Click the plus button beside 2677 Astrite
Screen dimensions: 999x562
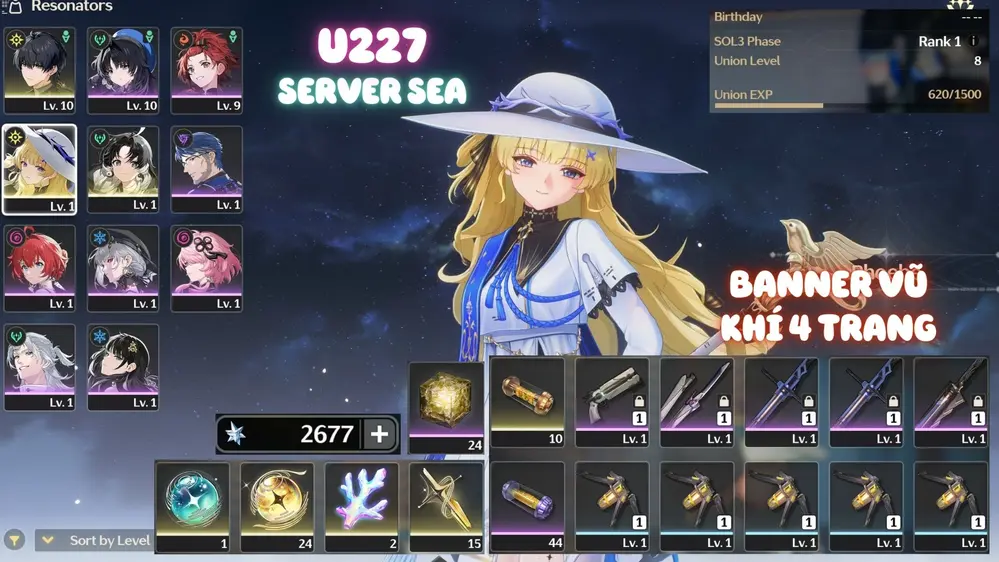(379, 434)
